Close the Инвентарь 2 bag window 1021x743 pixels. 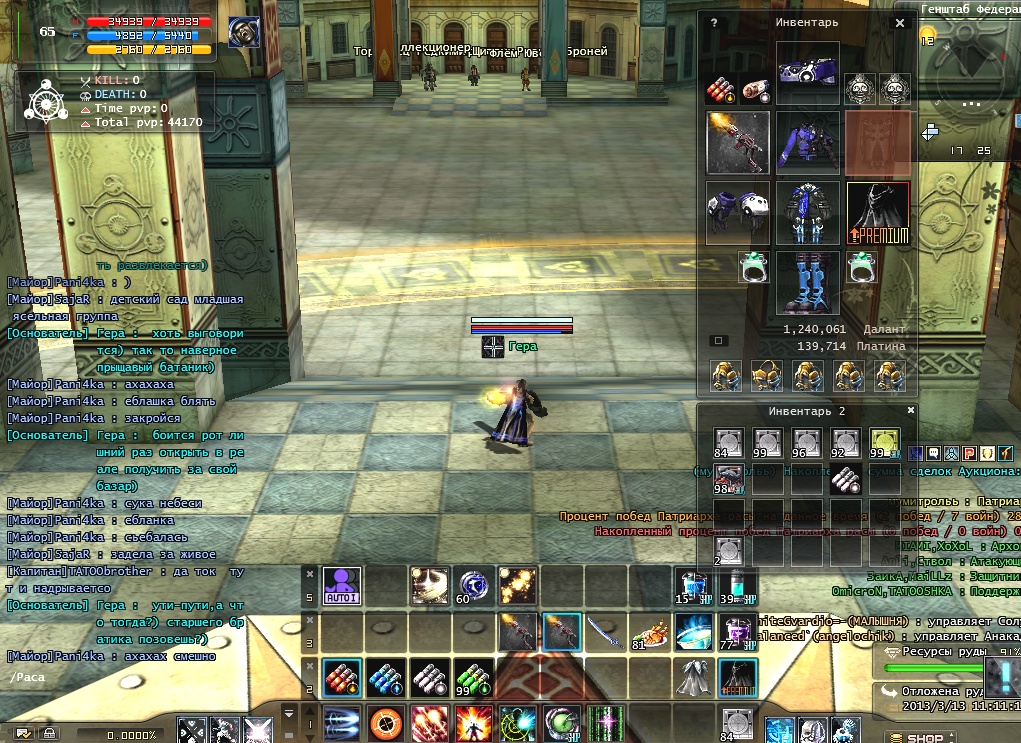[x=910, y=410]
